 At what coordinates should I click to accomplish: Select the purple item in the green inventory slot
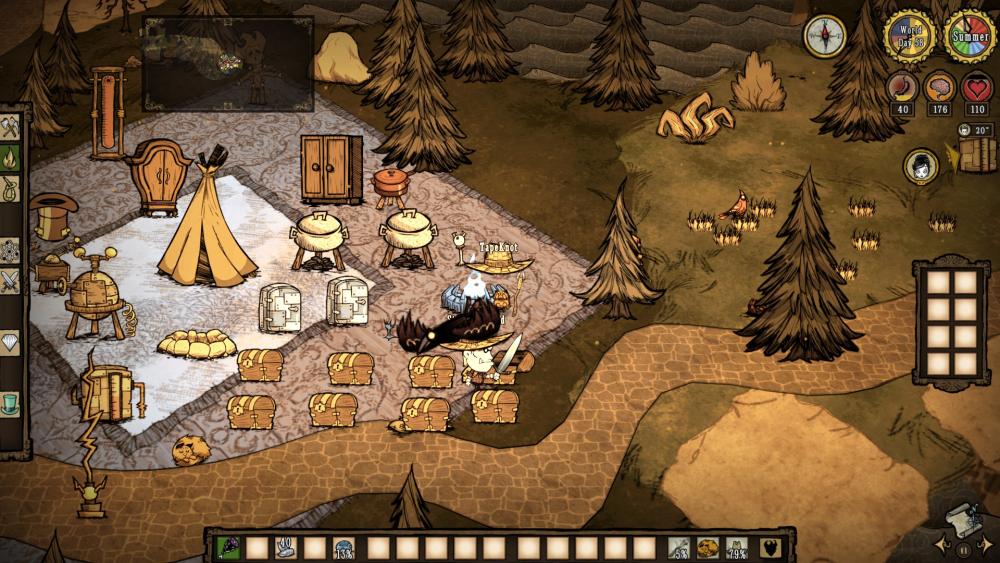pyautogui.click(x=228, y=548)
